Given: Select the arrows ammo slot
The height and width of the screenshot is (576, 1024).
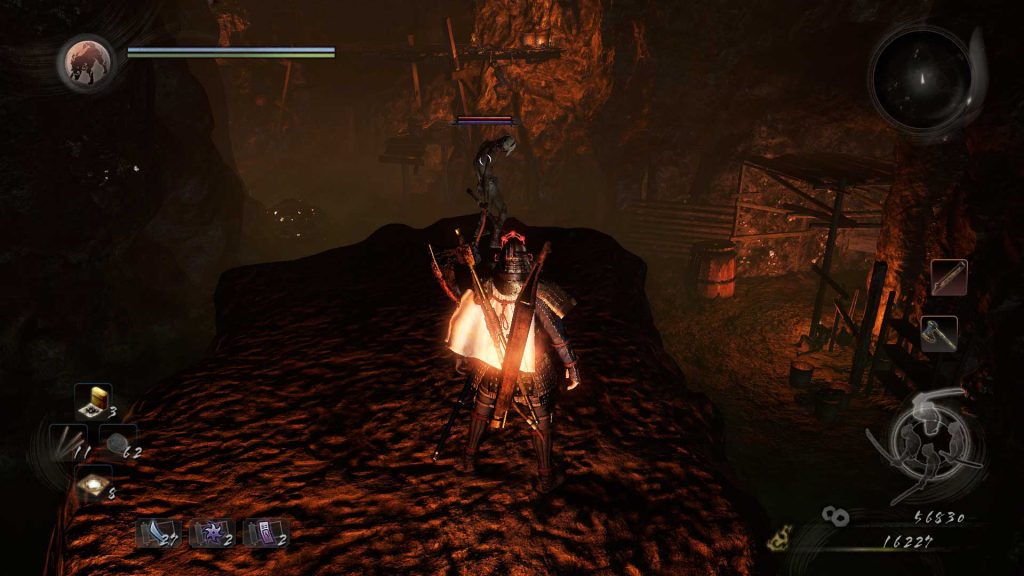Looking at the screenshot, I should click(x=70, y=441).
